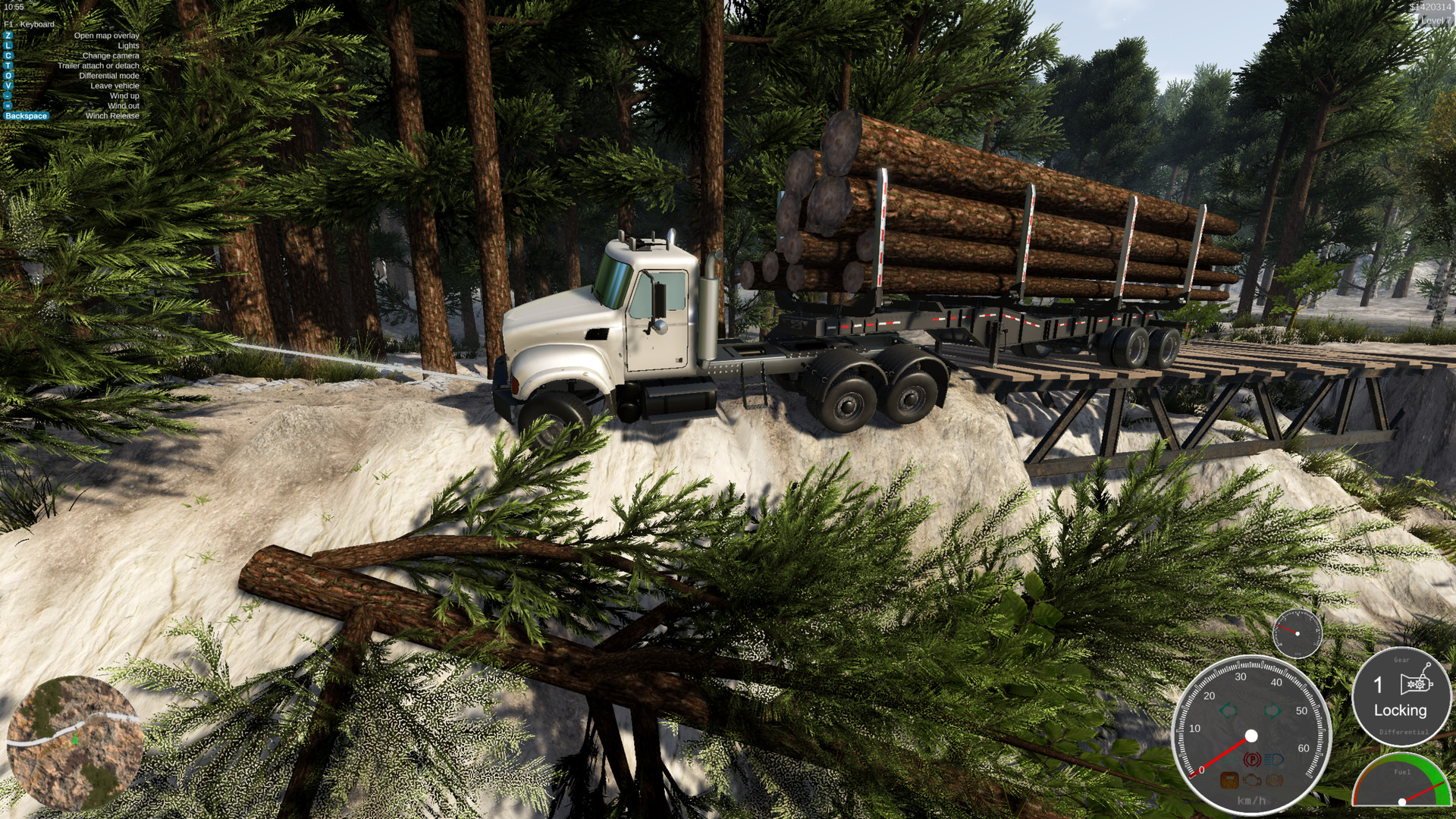Click the parking brake warning icon
Screen dimensions: 1456x819
(x=1251, y=759)
